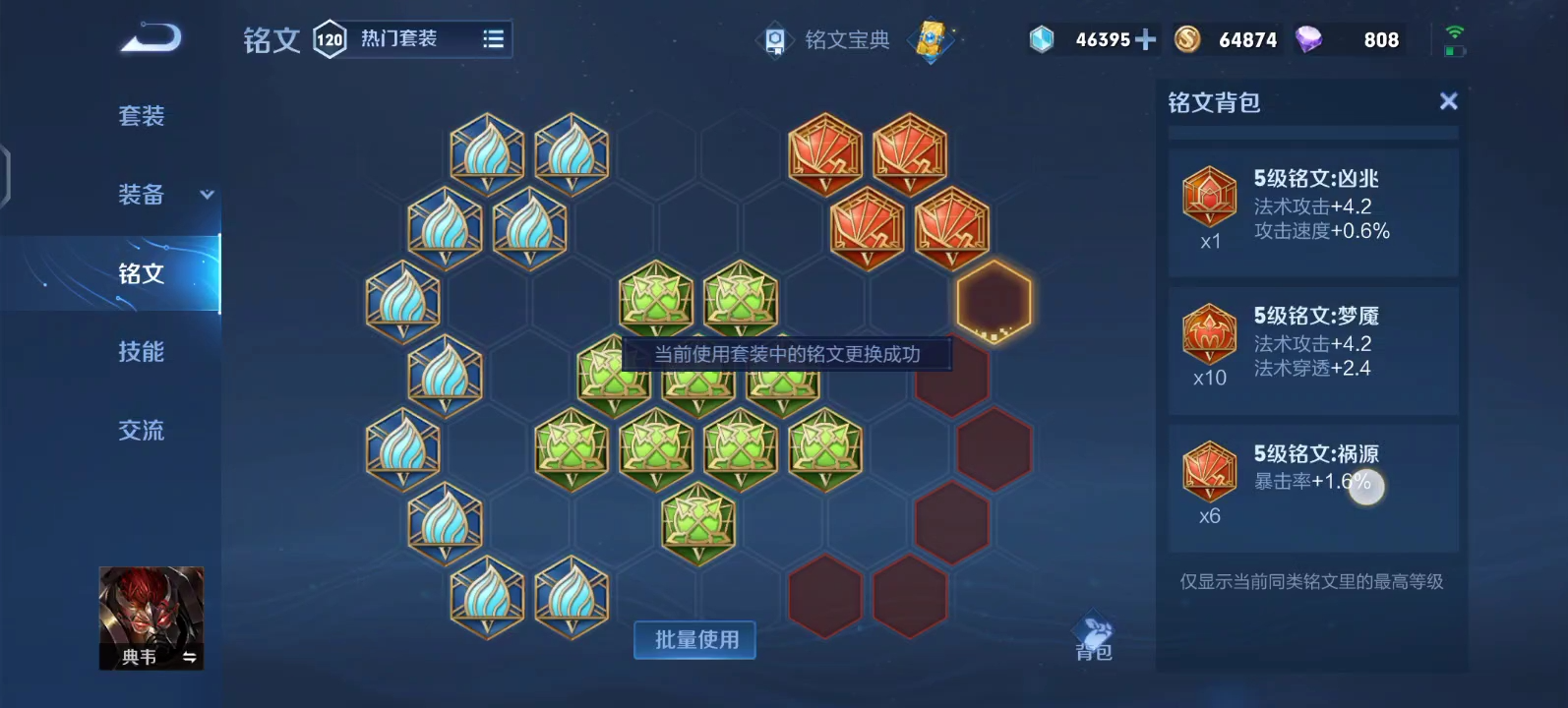Image resolution: width=1568 pixels, height=708 pixels.
Task: Collapse the 装备 section chevron
Action: tap(206, 196)
